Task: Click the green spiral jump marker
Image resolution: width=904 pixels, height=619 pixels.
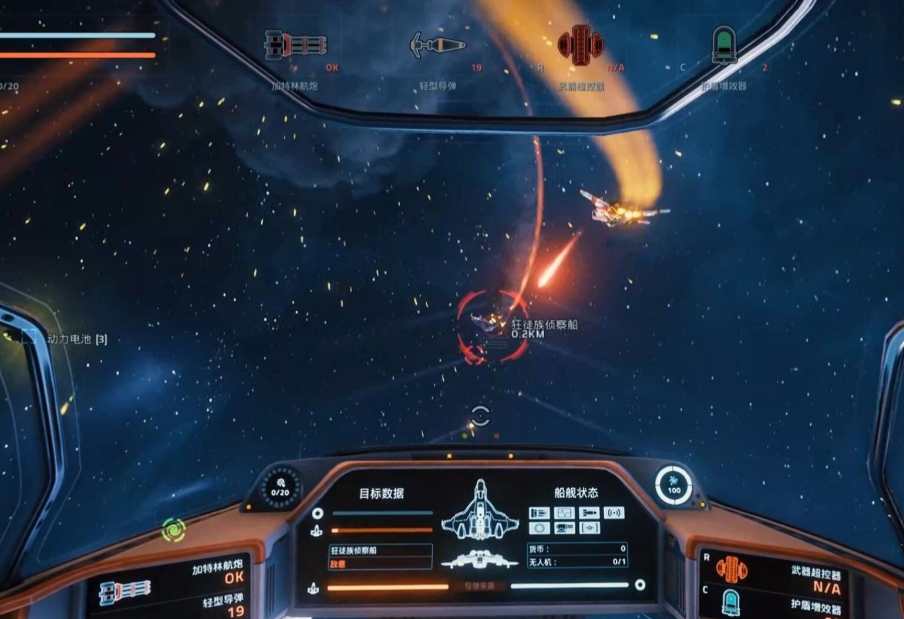Action: pos(173,528)
